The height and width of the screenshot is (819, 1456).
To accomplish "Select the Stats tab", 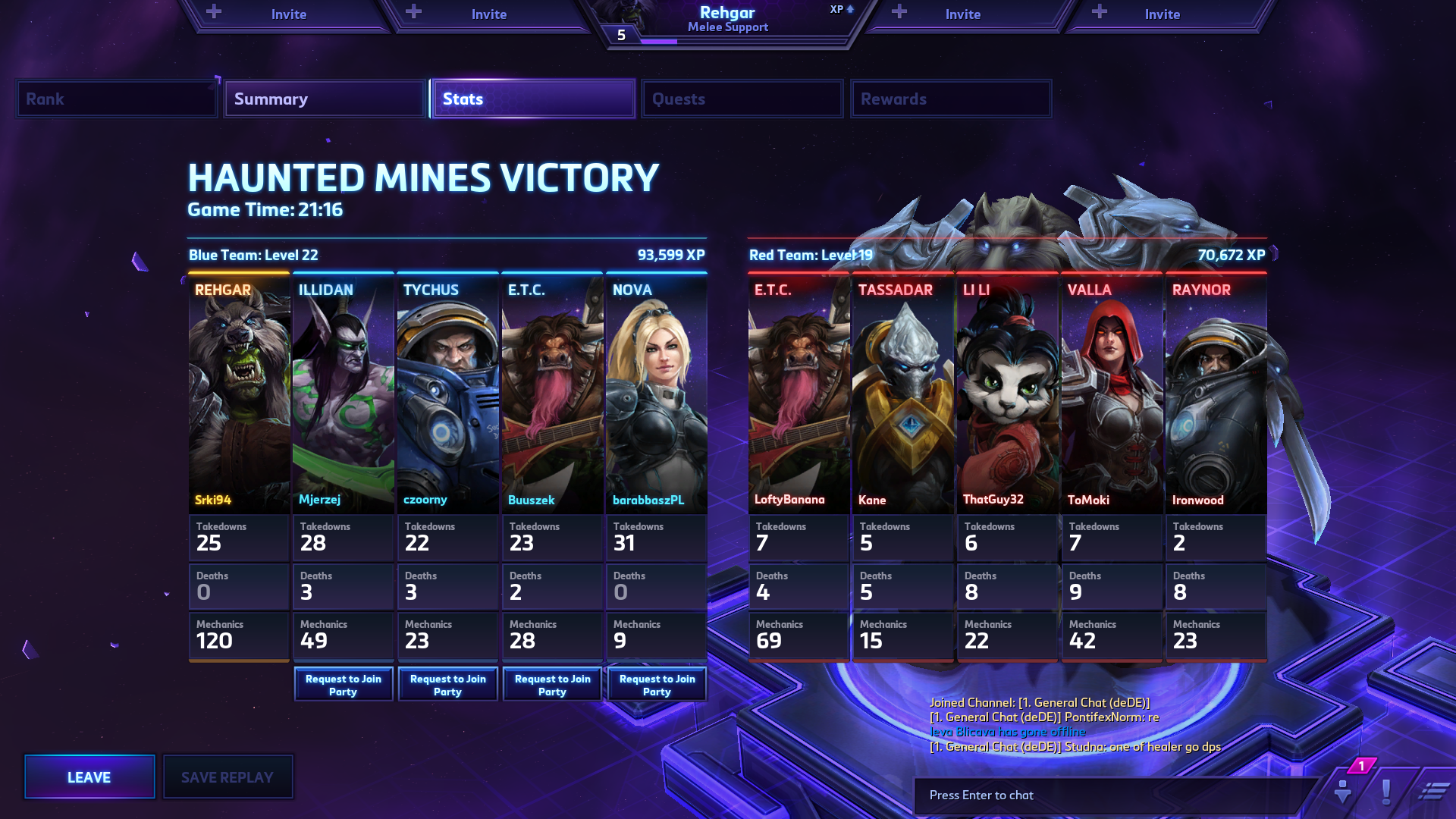I will pos(532,99).
